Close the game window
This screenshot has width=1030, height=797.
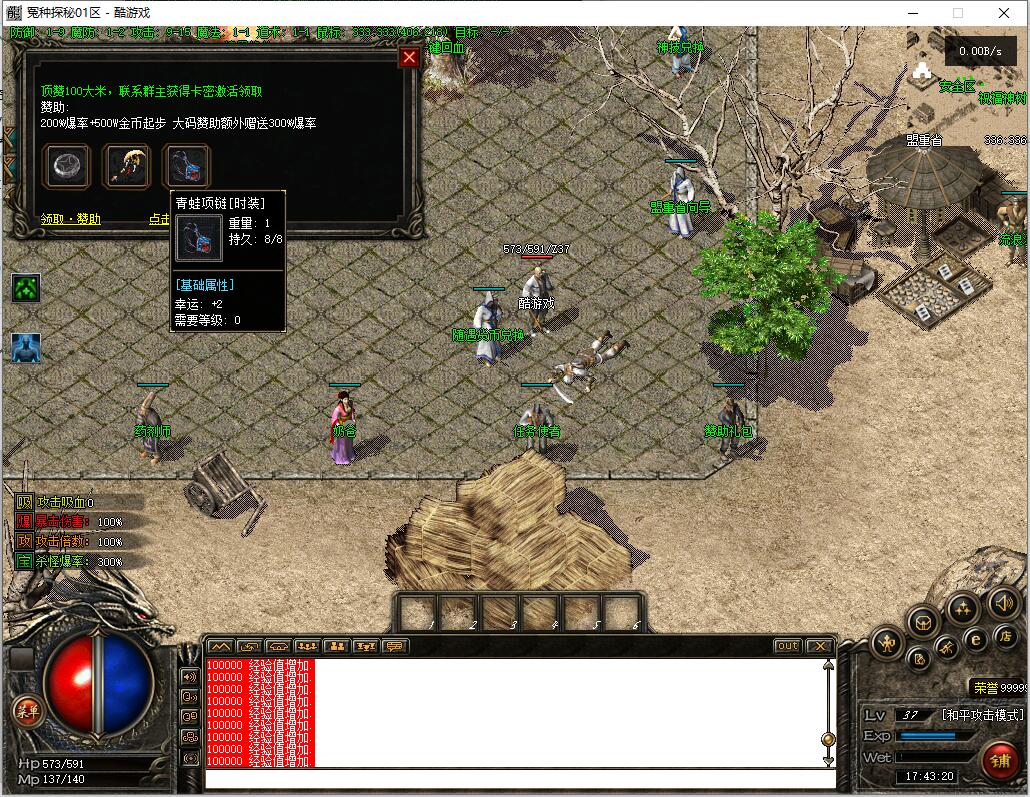tap(1004, 13)
